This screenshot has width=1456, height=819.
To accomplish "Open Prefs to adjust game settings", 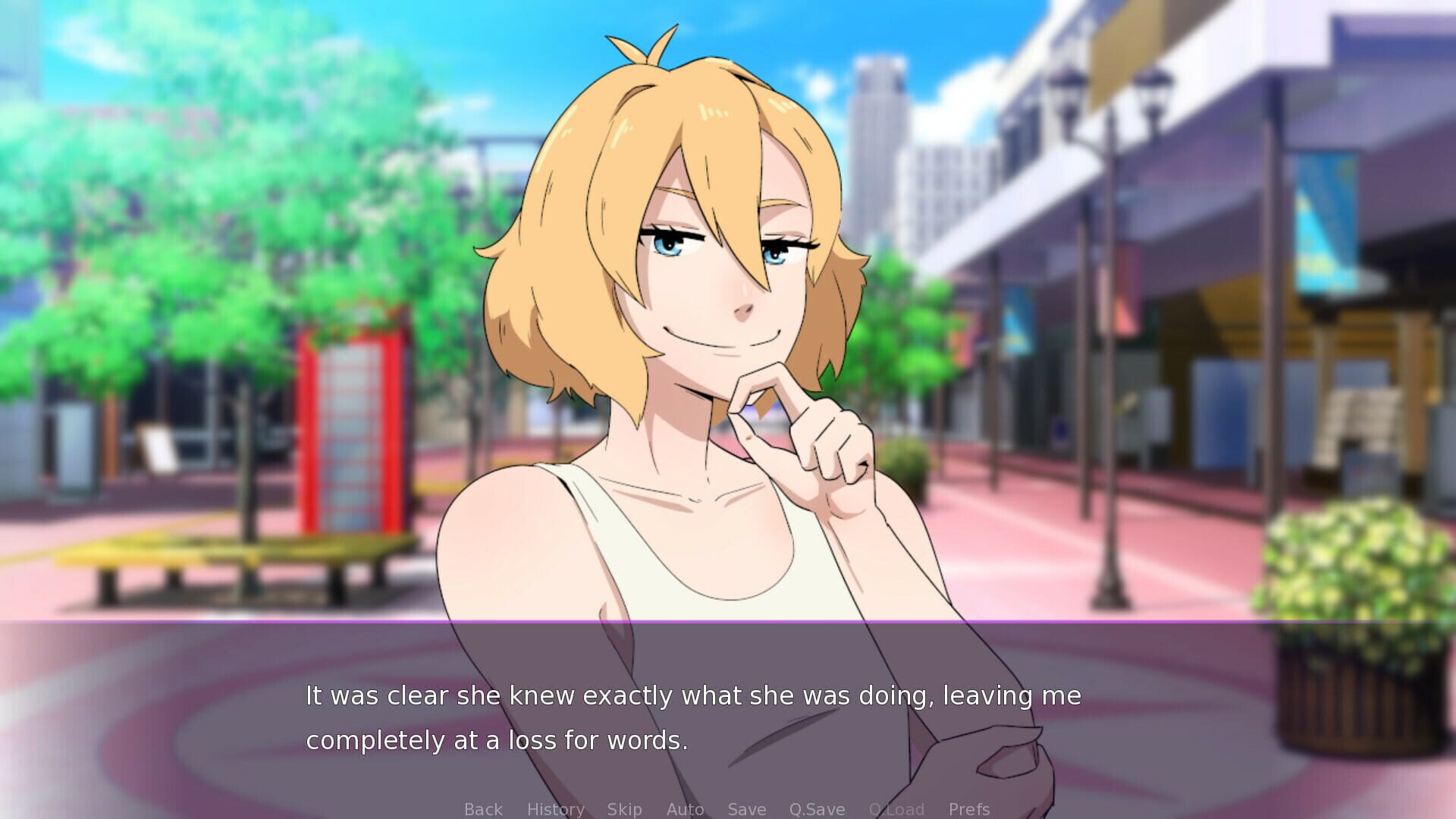I will click(x=969, y=809).
